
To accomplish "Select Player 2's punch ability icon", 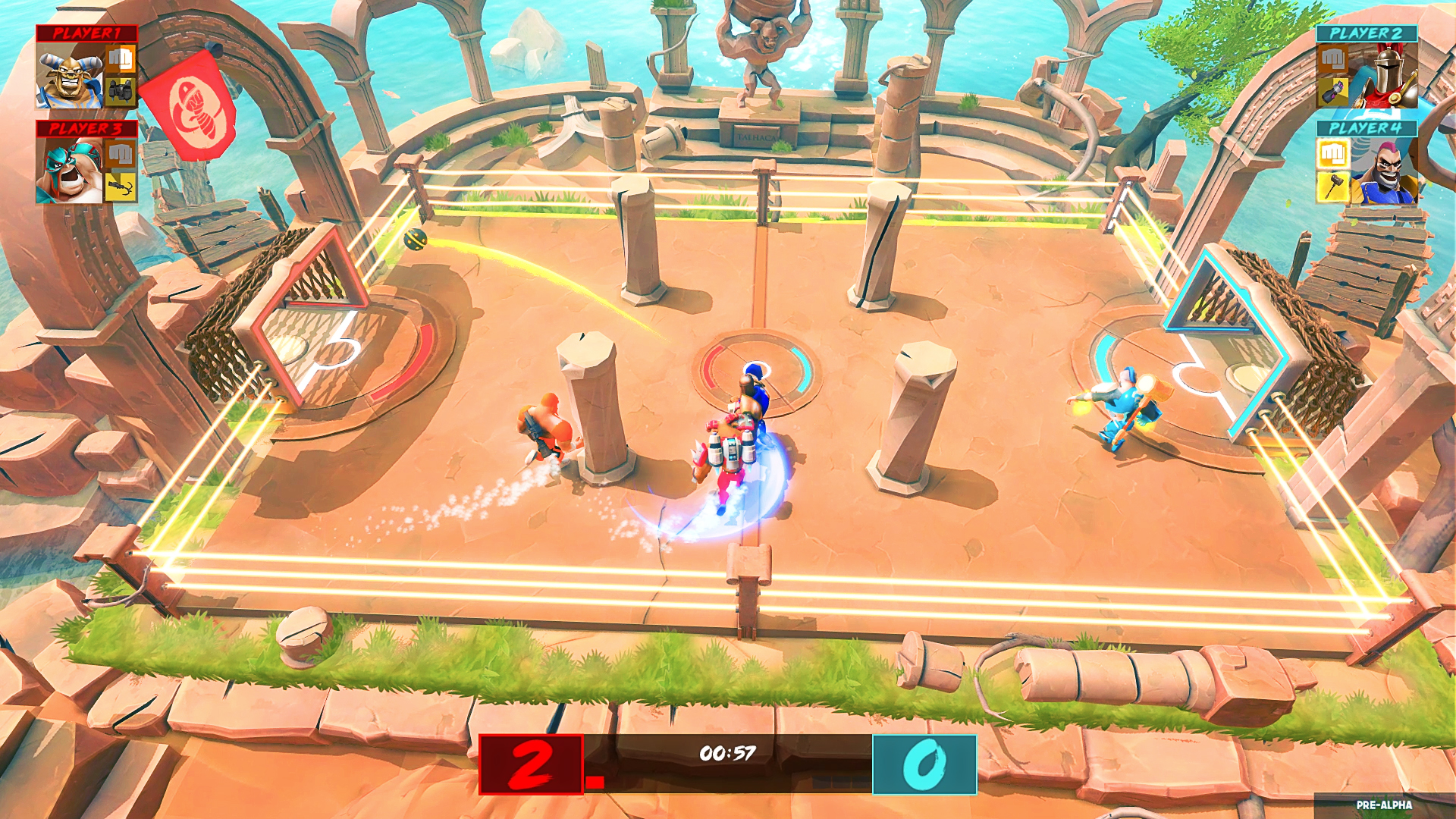I will click(x=1333, y=59).
